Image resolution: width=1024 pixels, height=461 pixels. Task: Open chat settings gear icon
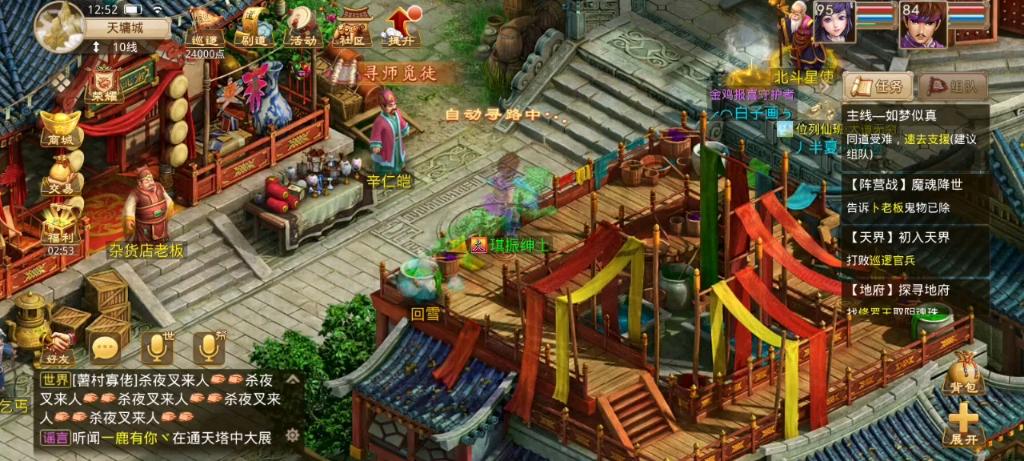coord(292,434)
